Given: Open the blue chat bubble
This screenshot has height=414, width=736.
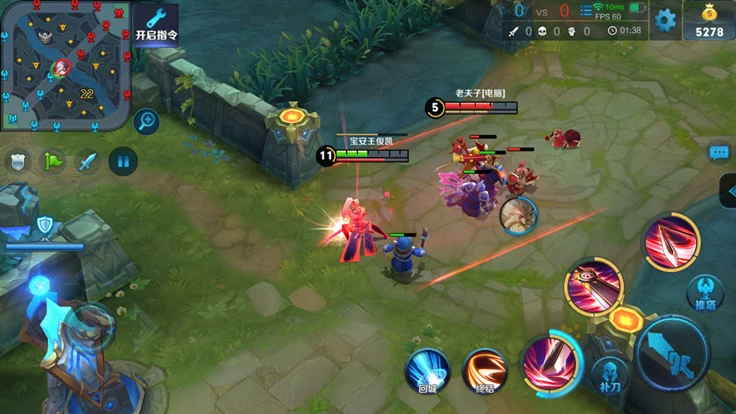Looking at the screenshot, I should [719, 153].
